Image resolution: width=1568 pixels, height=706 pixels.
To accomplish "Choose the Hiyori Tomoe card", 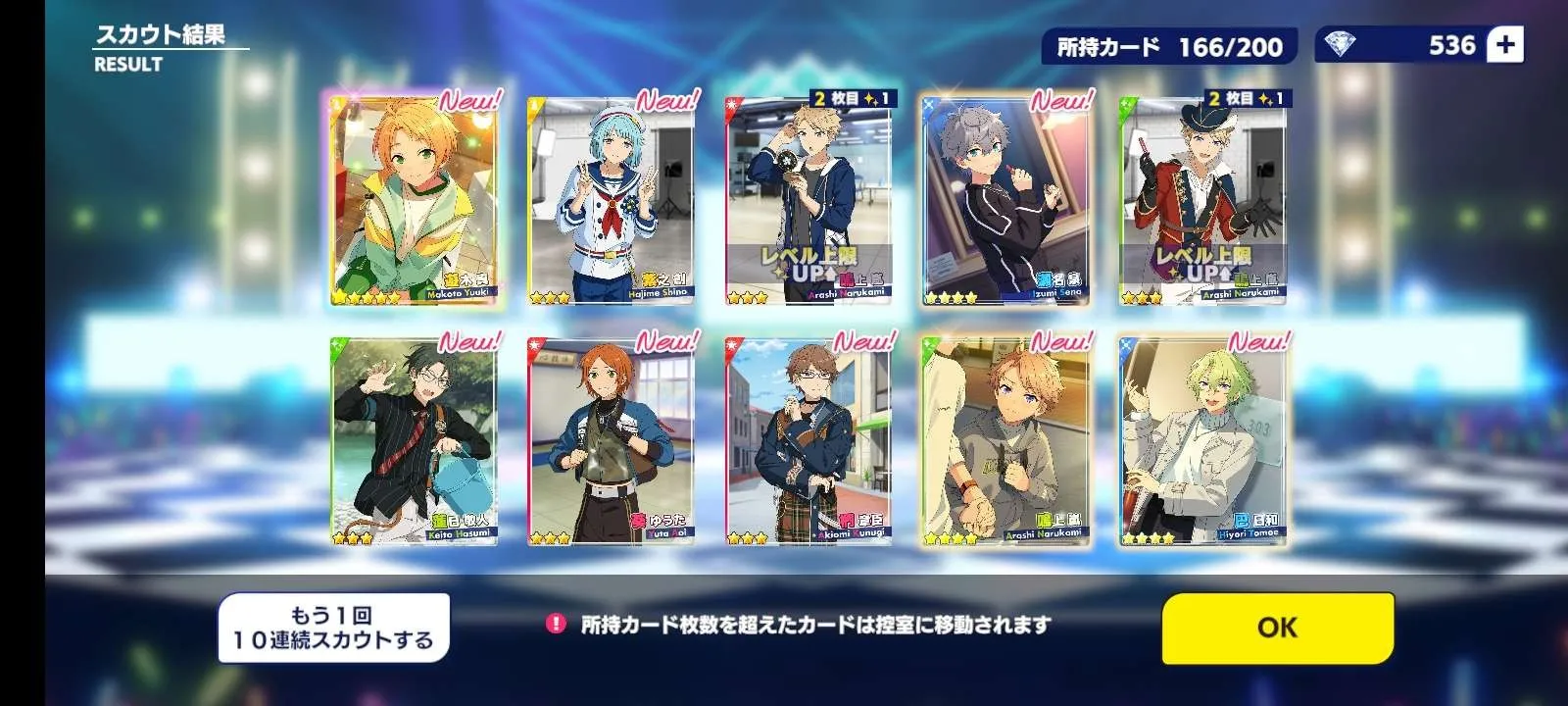I will [x=1201, y=441].
